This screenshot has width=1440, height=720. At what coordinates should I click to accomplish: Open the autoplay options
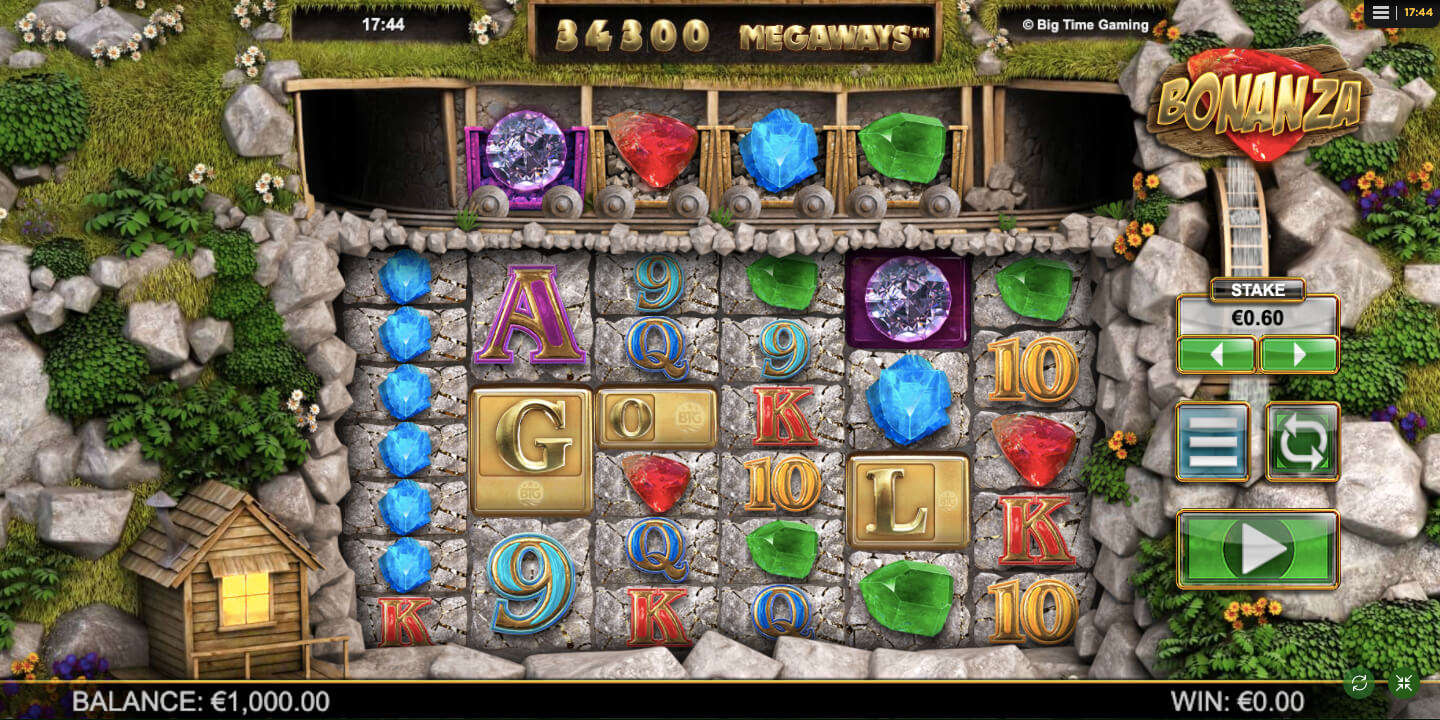click(1302, 441)
